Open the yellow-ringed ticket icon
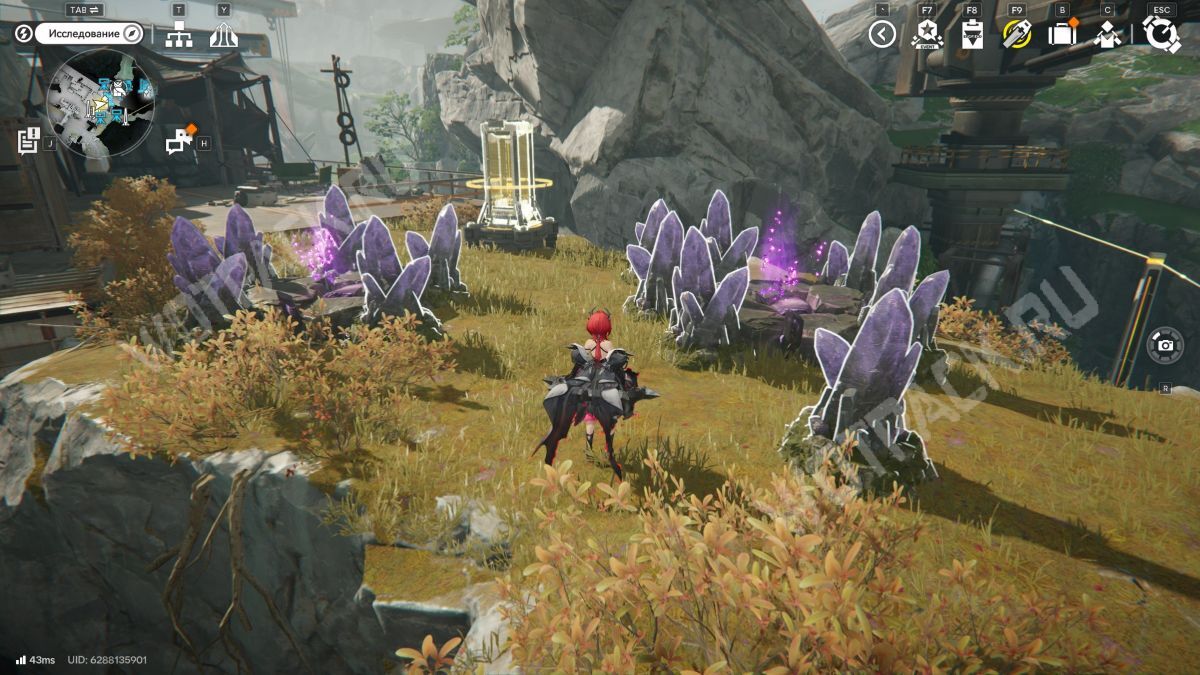Screen dimensions: 1200x675 [1017, 35]
